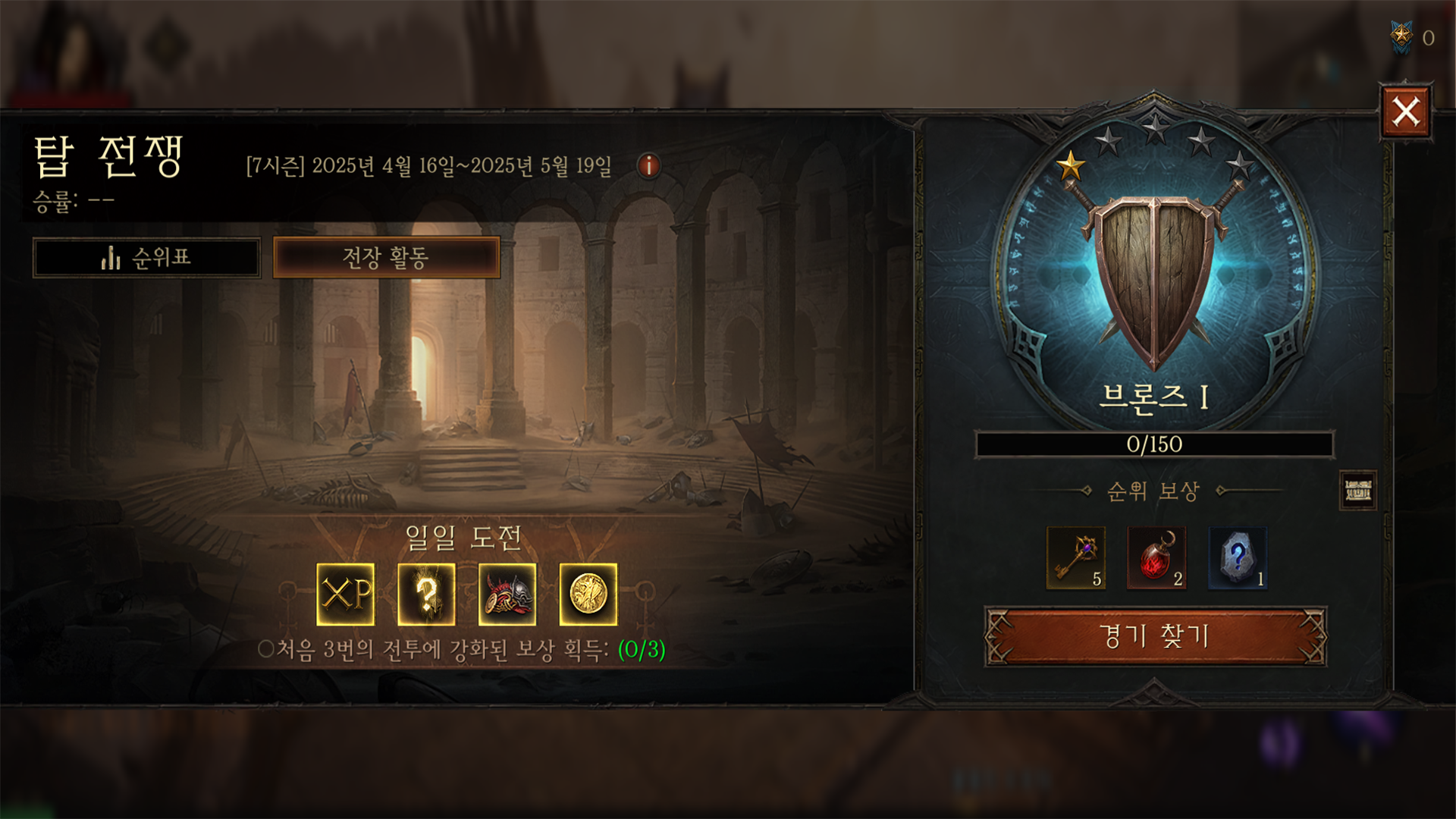Viewport: 1456px width, 819px height.
Task: Open the 순위표 leaderboard
Action: (146, 258)
